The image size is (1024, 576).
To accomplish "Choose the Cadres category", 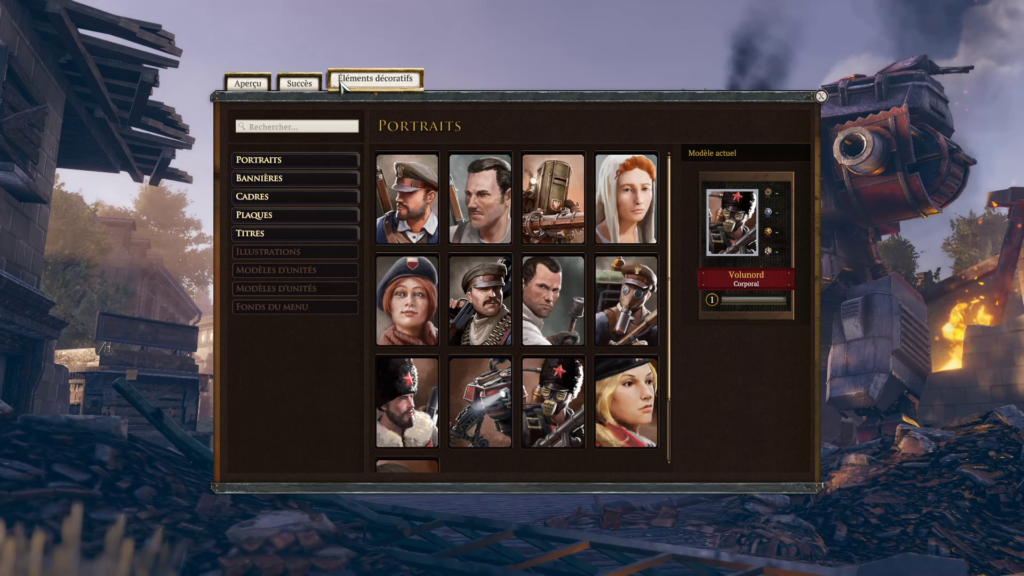I will [296, 197].
